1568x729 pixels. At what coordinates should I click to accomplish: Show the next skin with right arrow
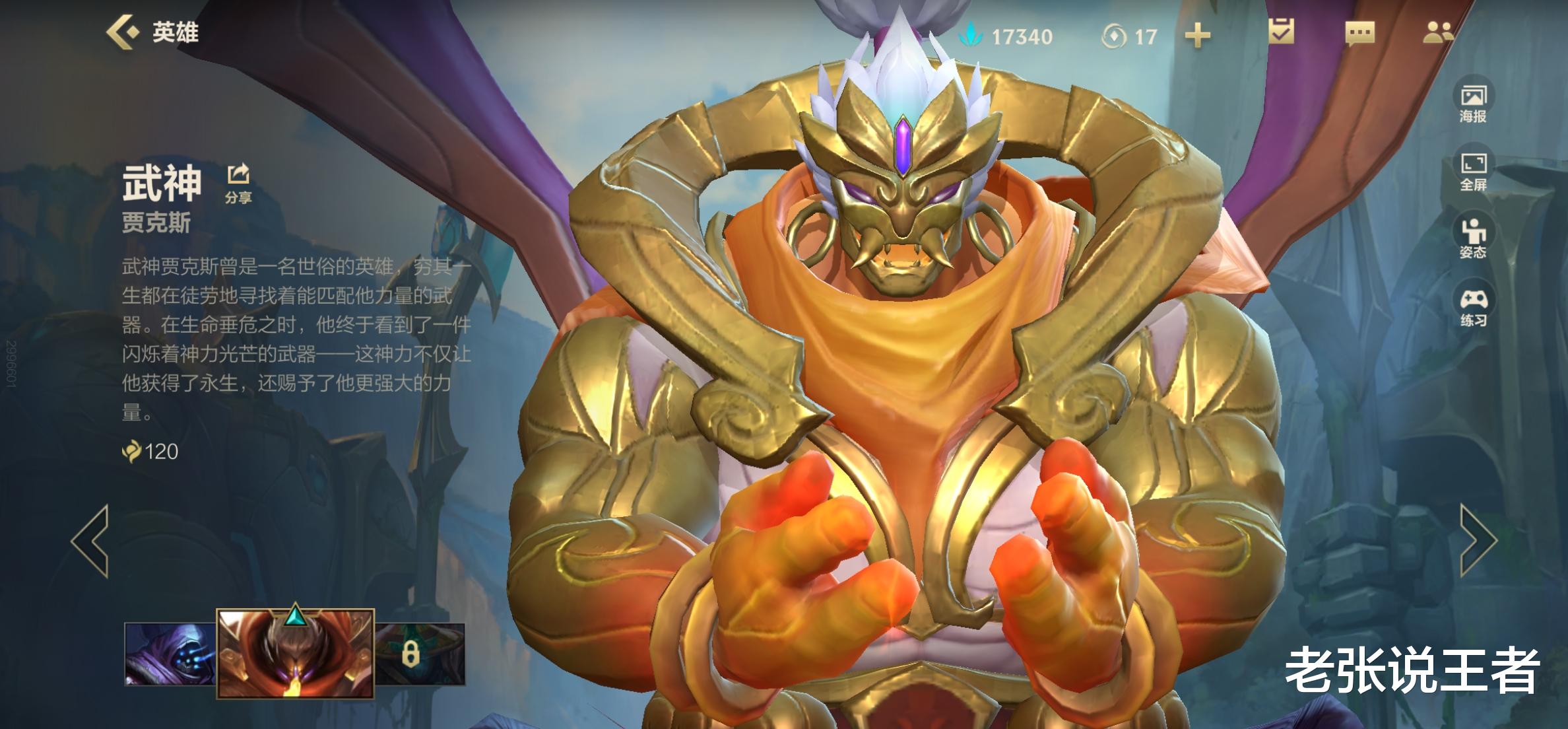pos(1478,541)
